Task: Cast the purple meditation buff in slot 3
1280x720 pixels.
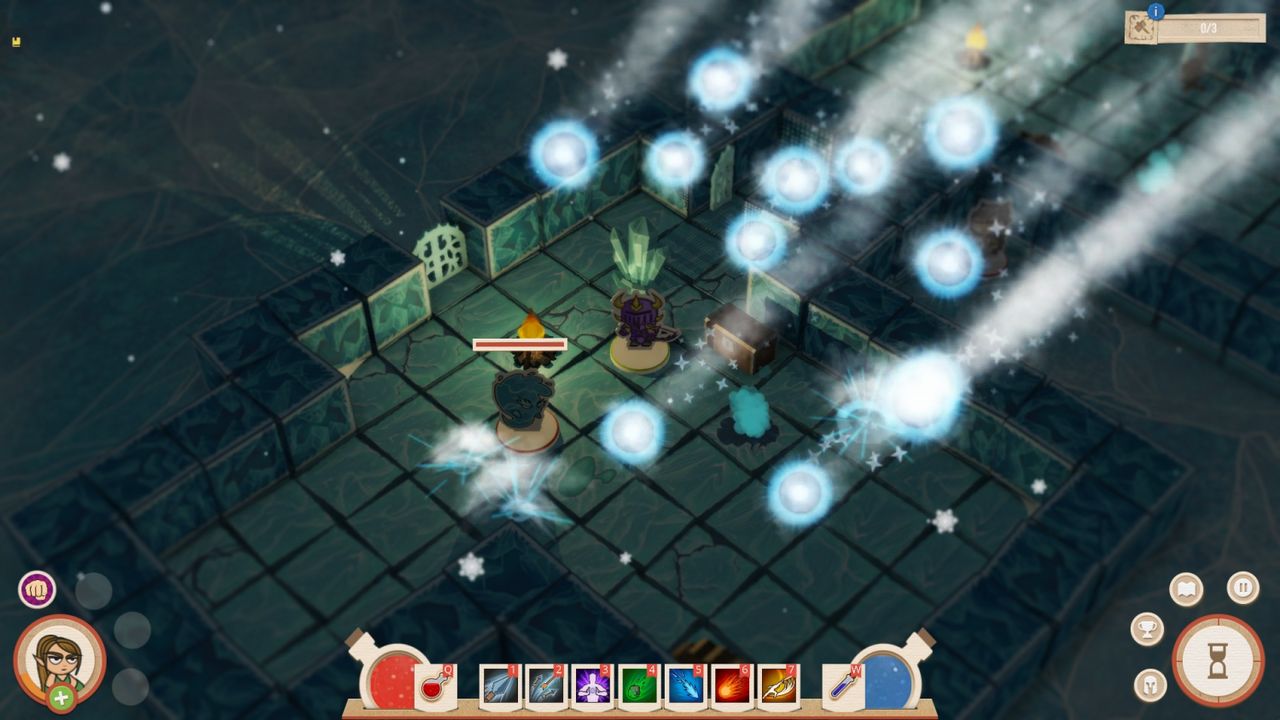Action: (592, 686)
